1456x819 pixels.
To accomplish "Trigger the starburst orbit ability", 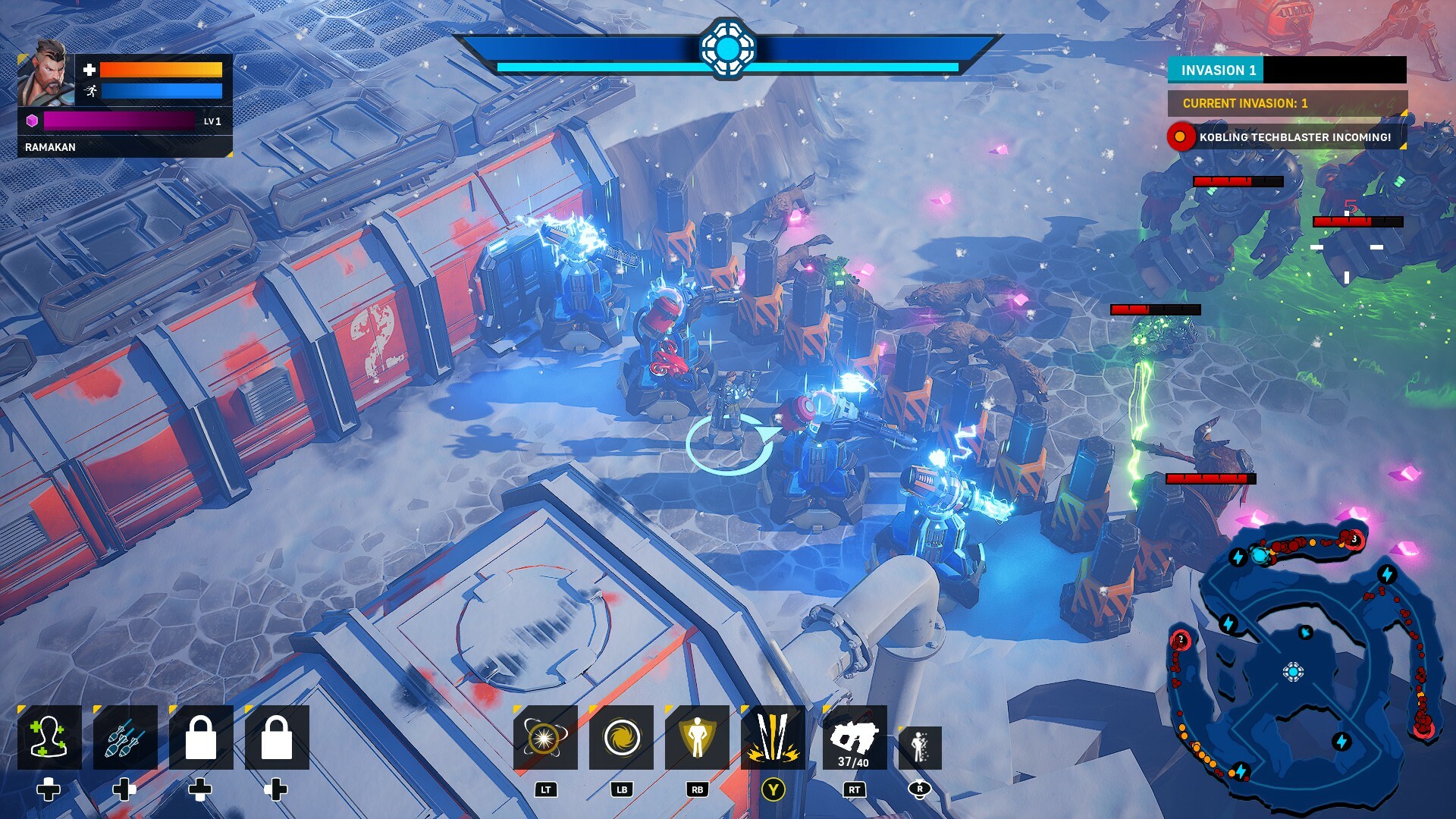I will click(545, 738).
